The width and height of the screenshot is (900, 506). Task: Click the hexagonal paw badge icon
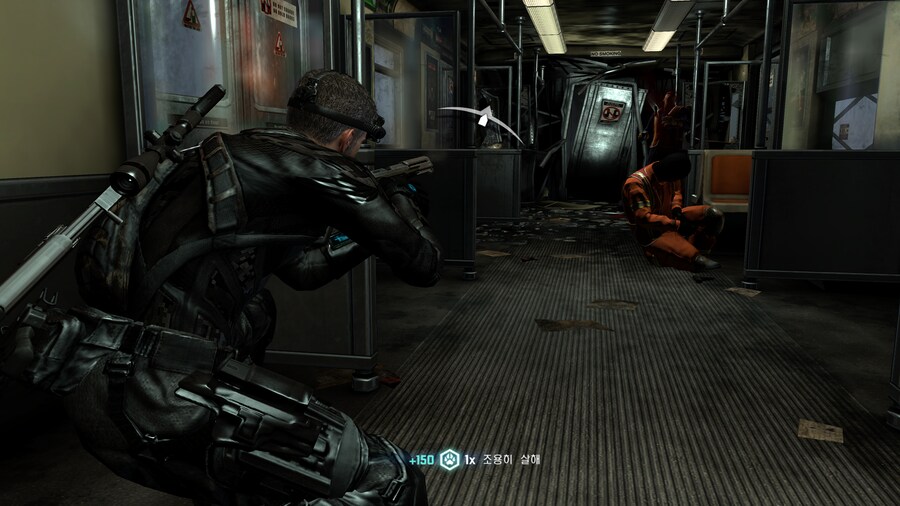click(x=449, y=459)
